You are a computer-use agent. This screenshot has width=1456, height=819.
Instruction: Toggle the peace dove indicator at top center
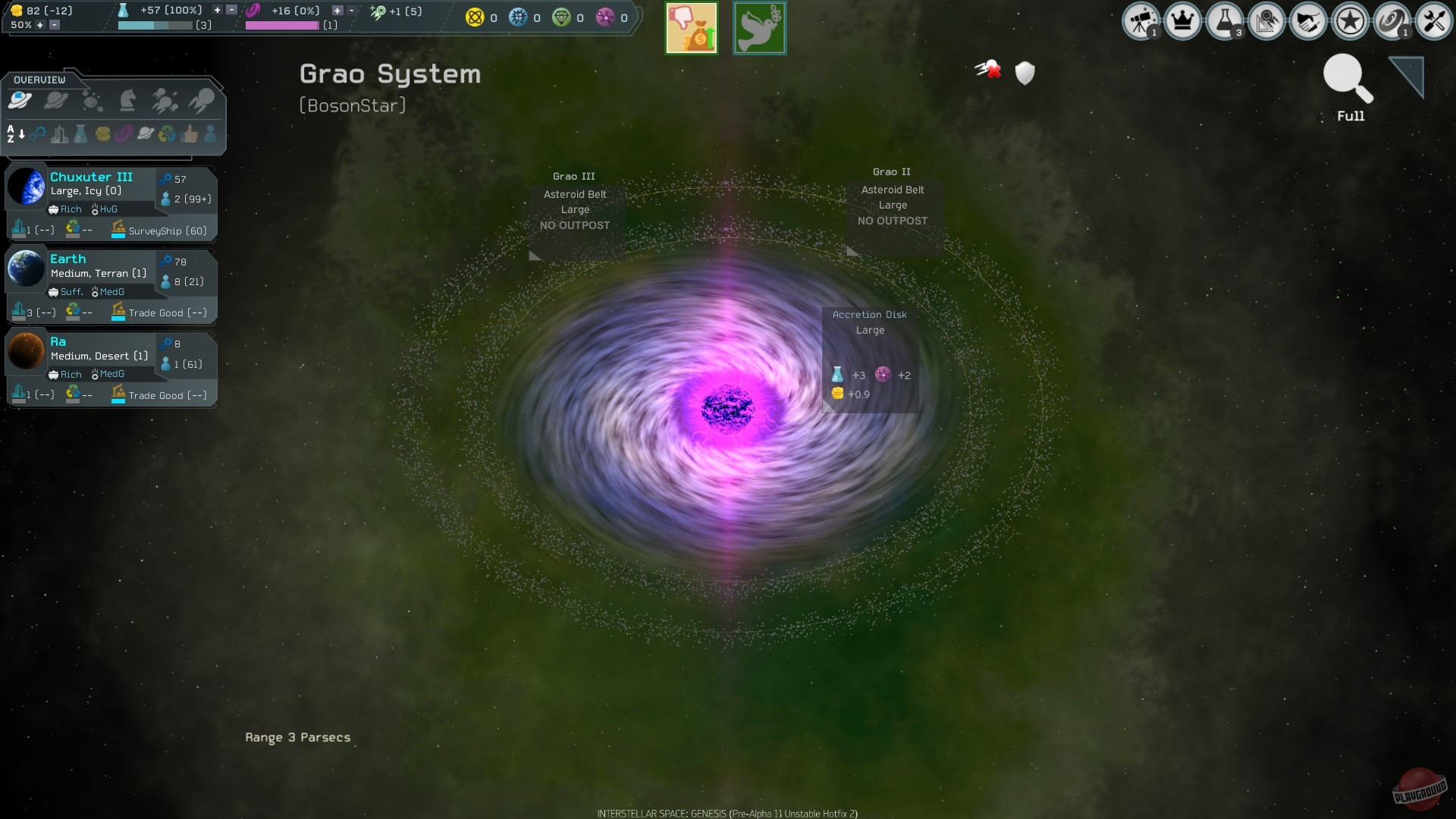click(x=759, y=28)
